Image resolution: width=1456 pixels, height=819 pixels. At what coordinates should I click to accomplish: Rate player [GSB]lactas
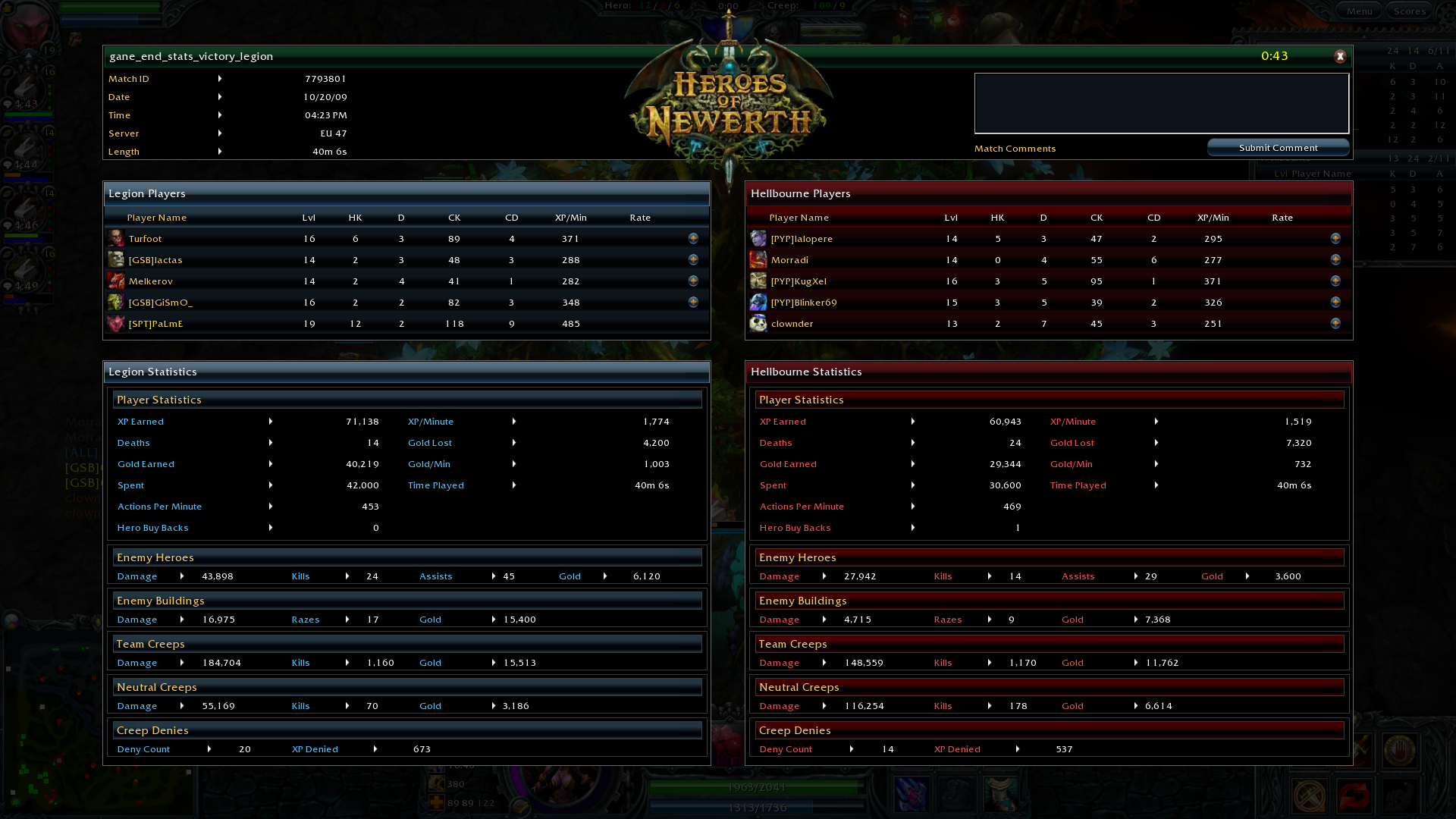click(693, 259)
